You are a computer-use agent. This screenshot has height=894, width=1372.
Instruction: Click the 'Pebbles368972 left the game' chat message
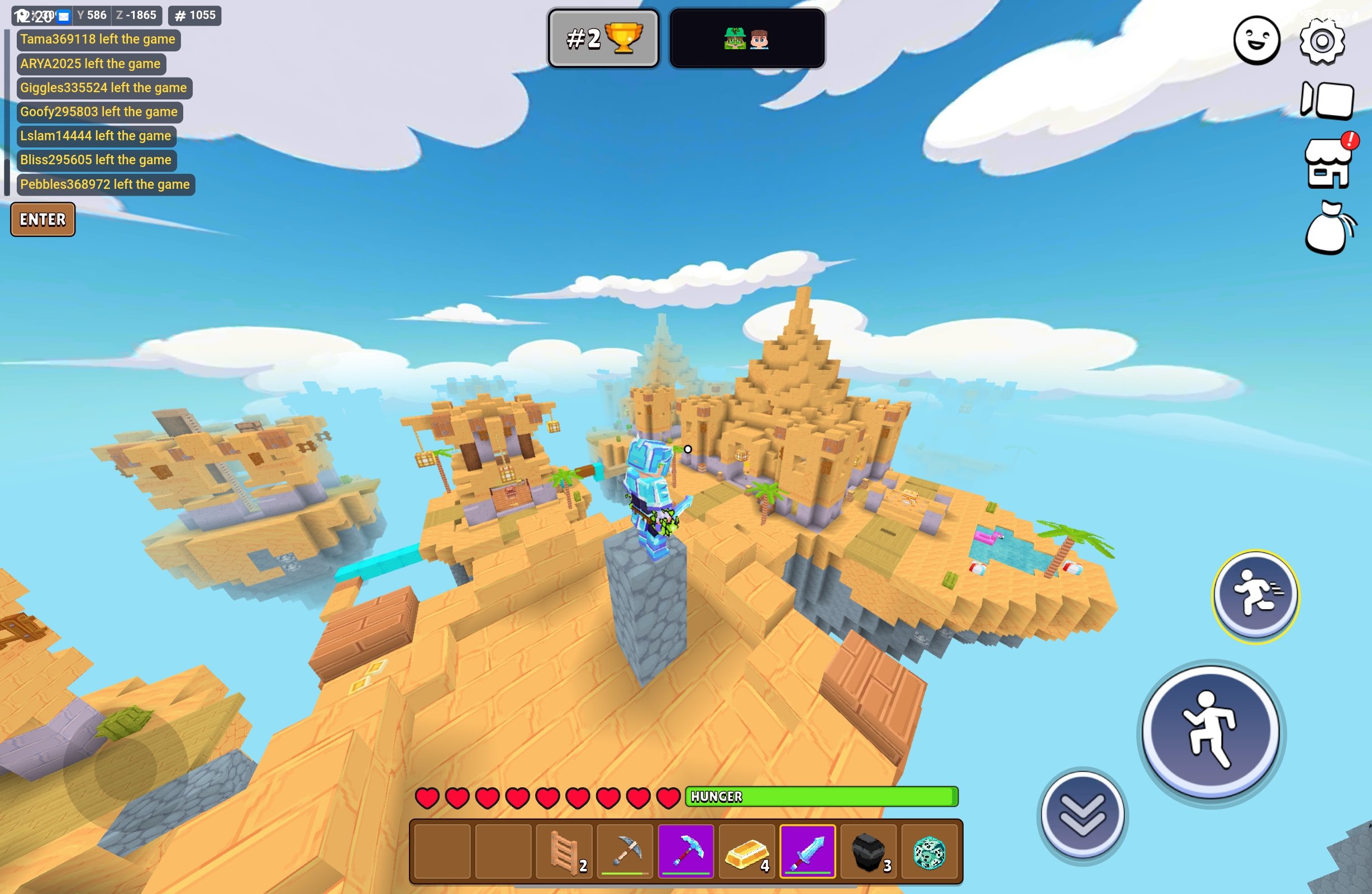105,184
